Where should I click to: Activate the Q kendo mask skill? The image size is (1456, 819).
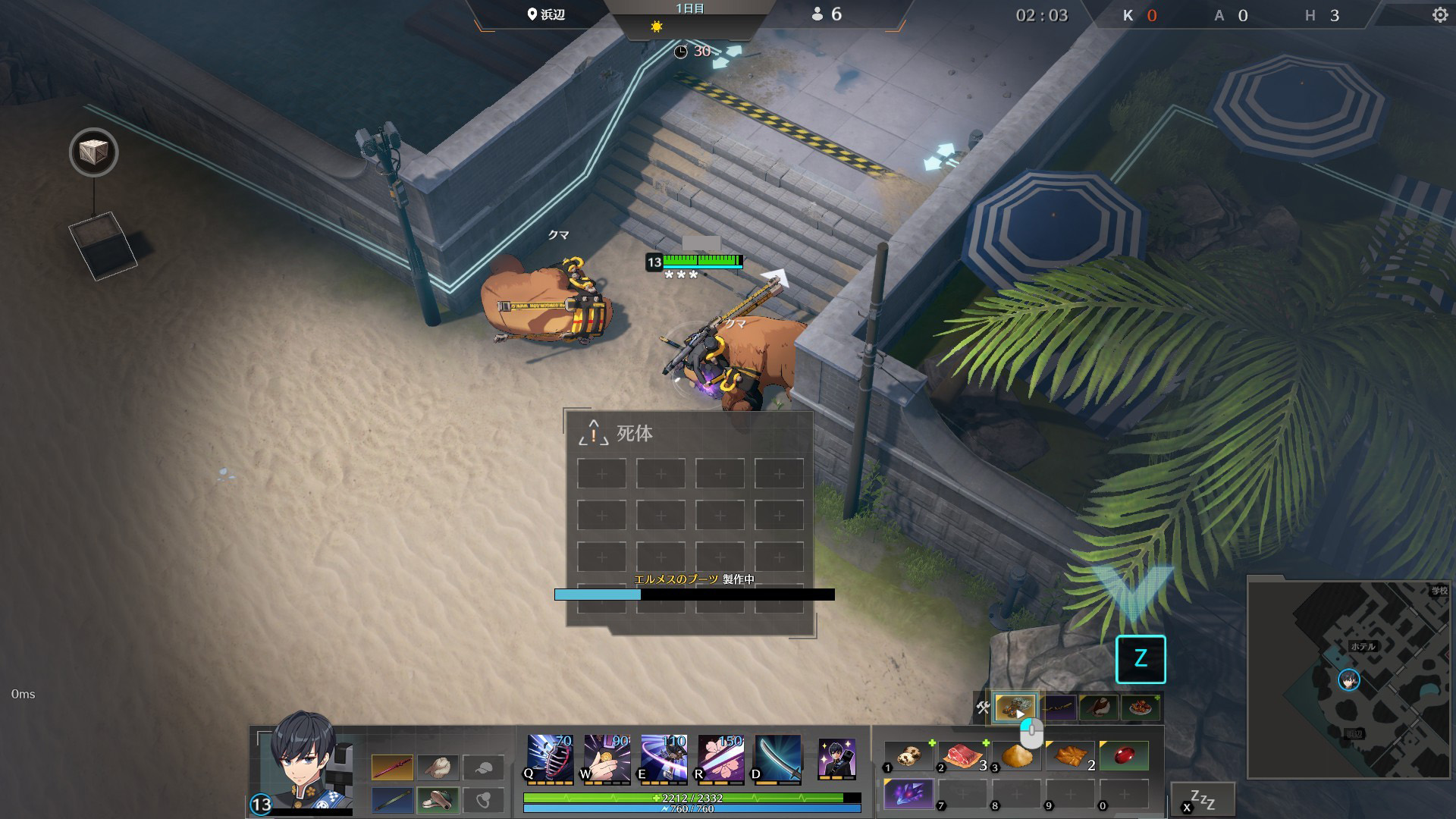point(550,757)
